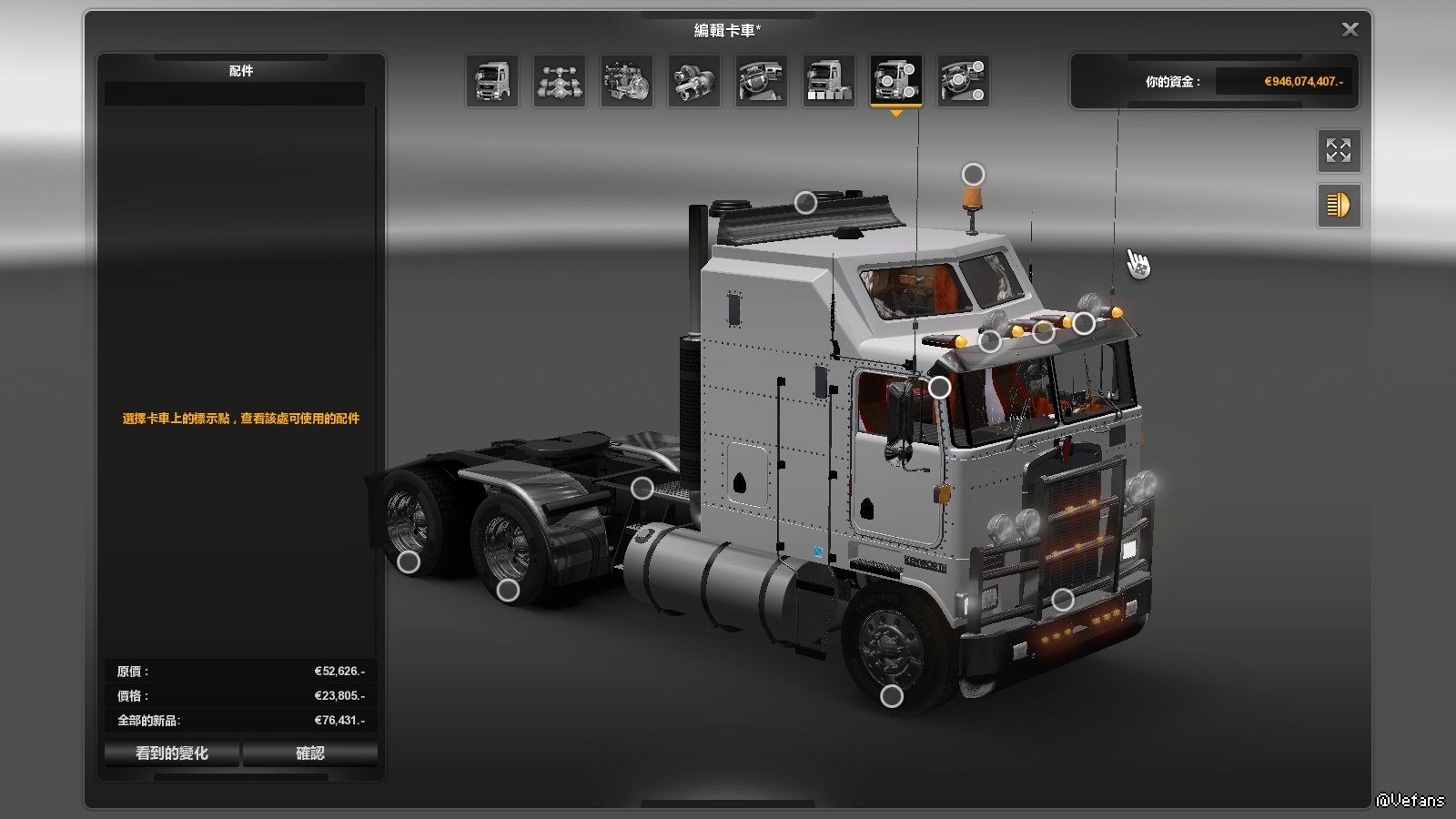
Task: Click the 確認 confirm button
Action: [x=309, y=753]
